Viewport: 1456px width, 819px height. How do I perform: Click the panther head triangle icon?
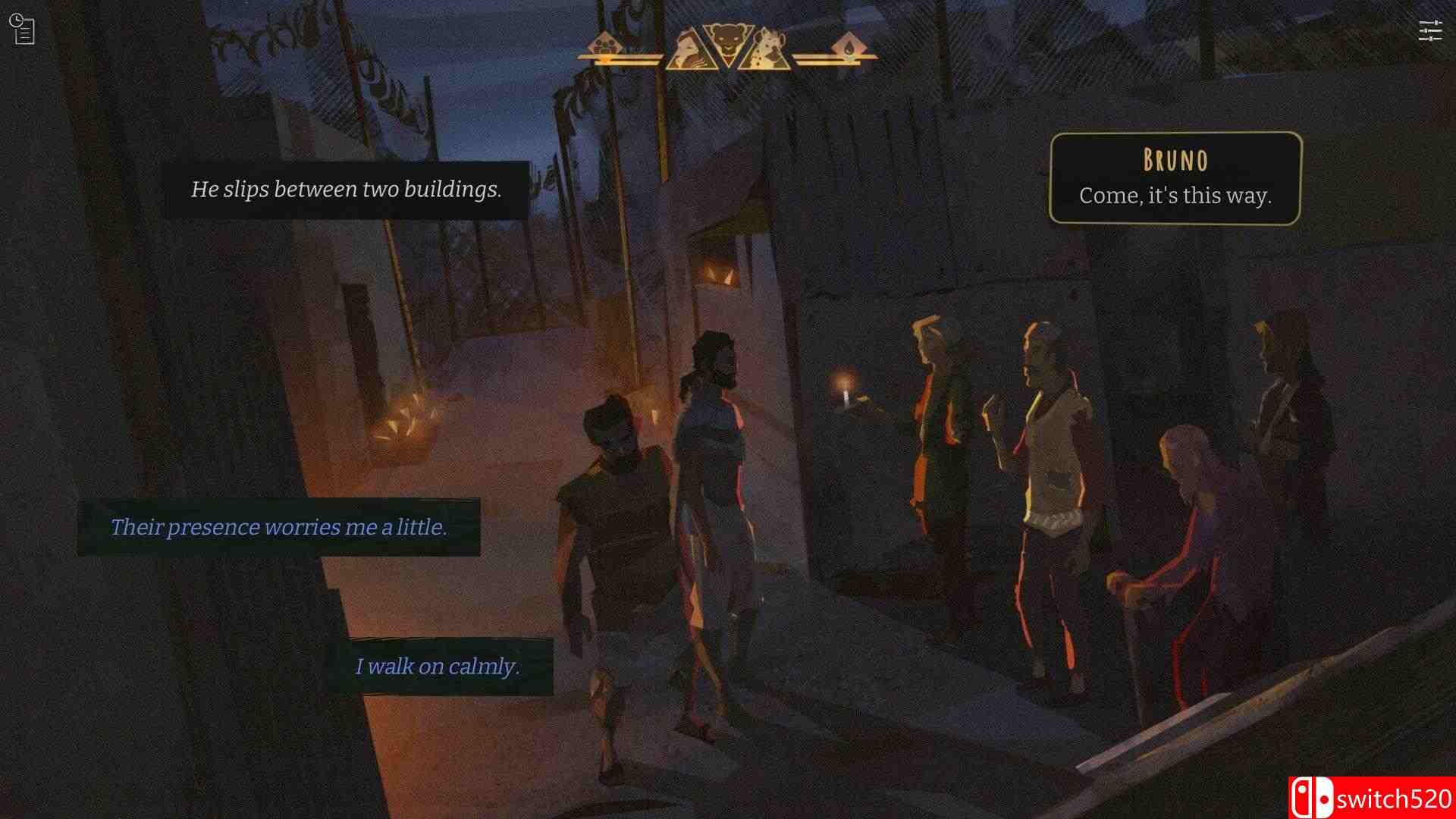(x=727, y=43)
